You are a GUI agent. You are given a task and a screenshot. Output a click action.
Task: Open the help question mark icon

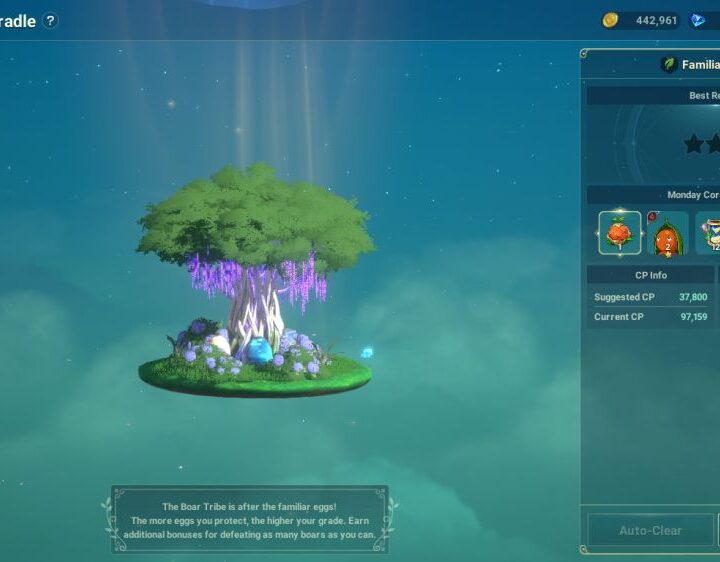coord(50,21)
